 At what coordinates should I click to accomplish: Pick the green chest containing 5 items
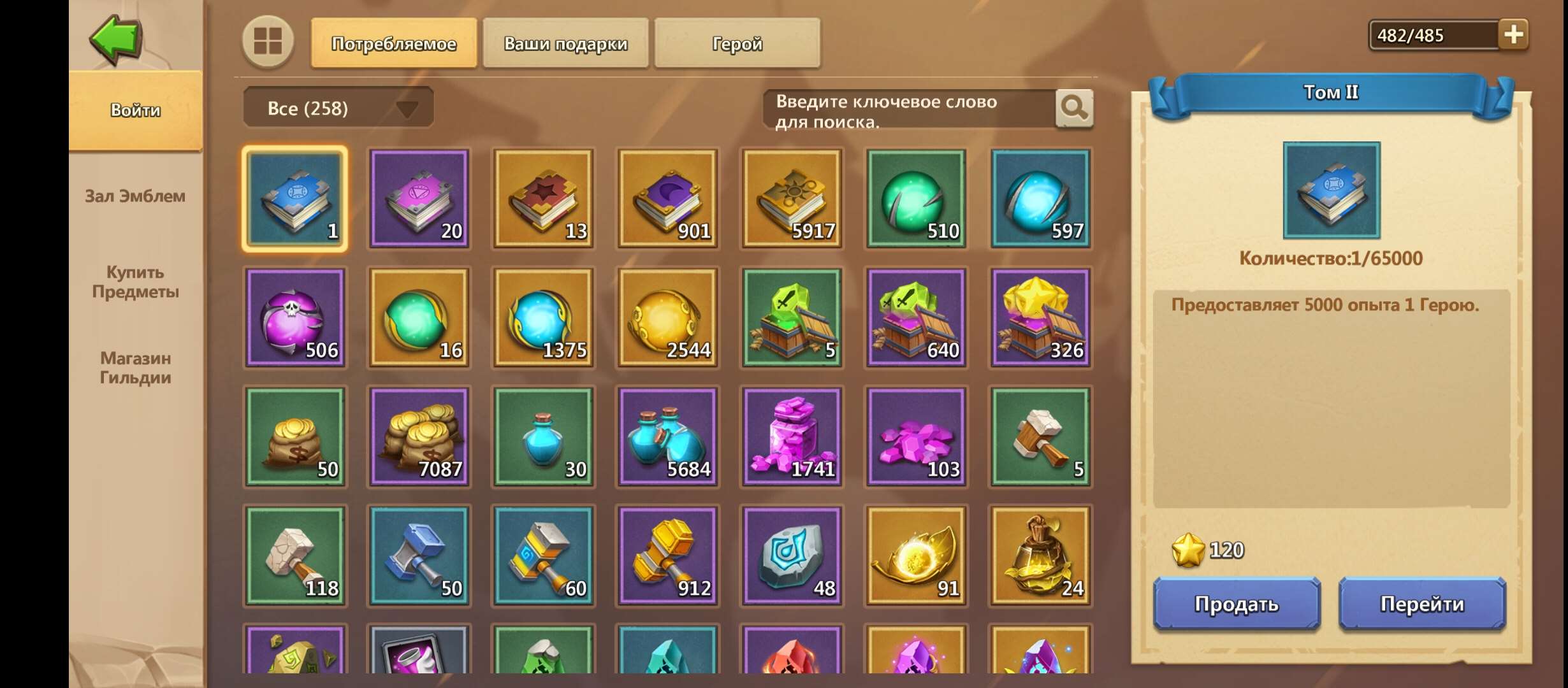coord(792,318)
